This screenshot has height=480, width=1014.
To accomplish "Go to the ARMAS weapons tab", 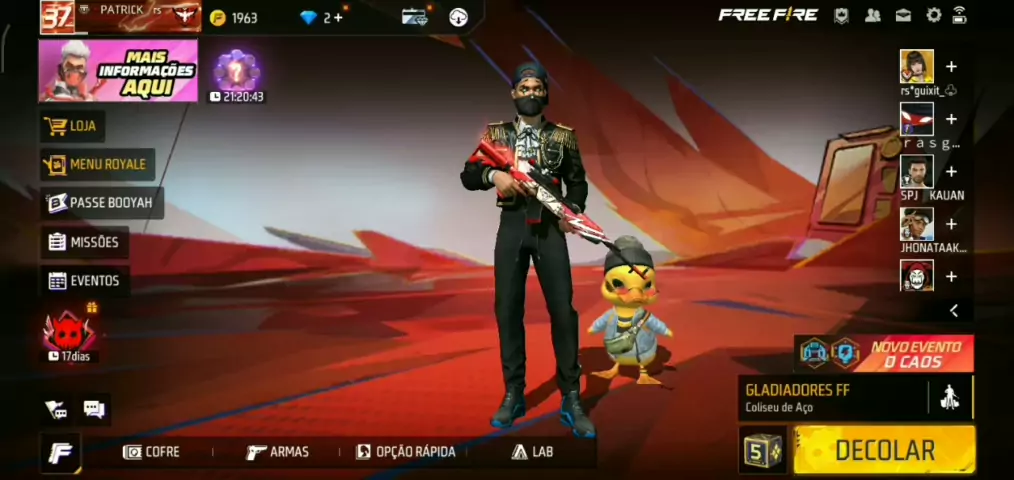I will click(278, 452).
